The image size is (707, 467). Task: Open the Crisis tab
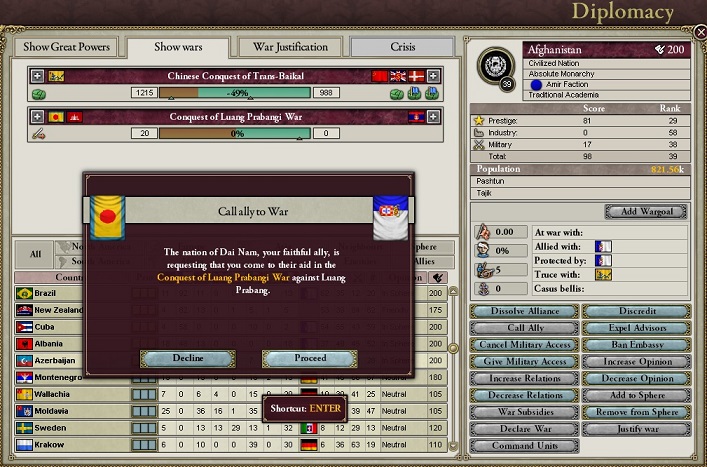[x=400, y=47]
